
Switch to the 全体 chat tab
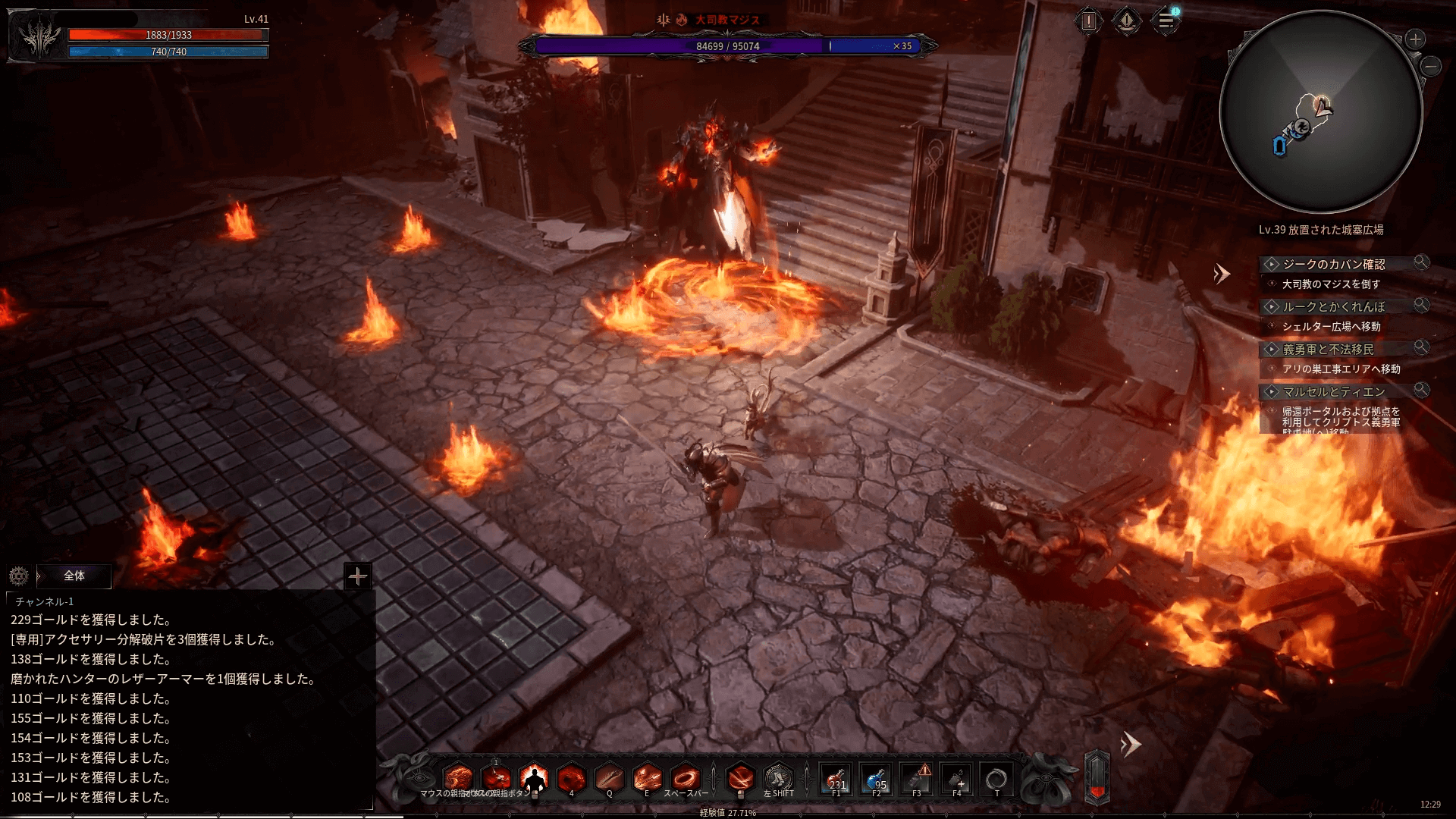click(x=74, y=576)
